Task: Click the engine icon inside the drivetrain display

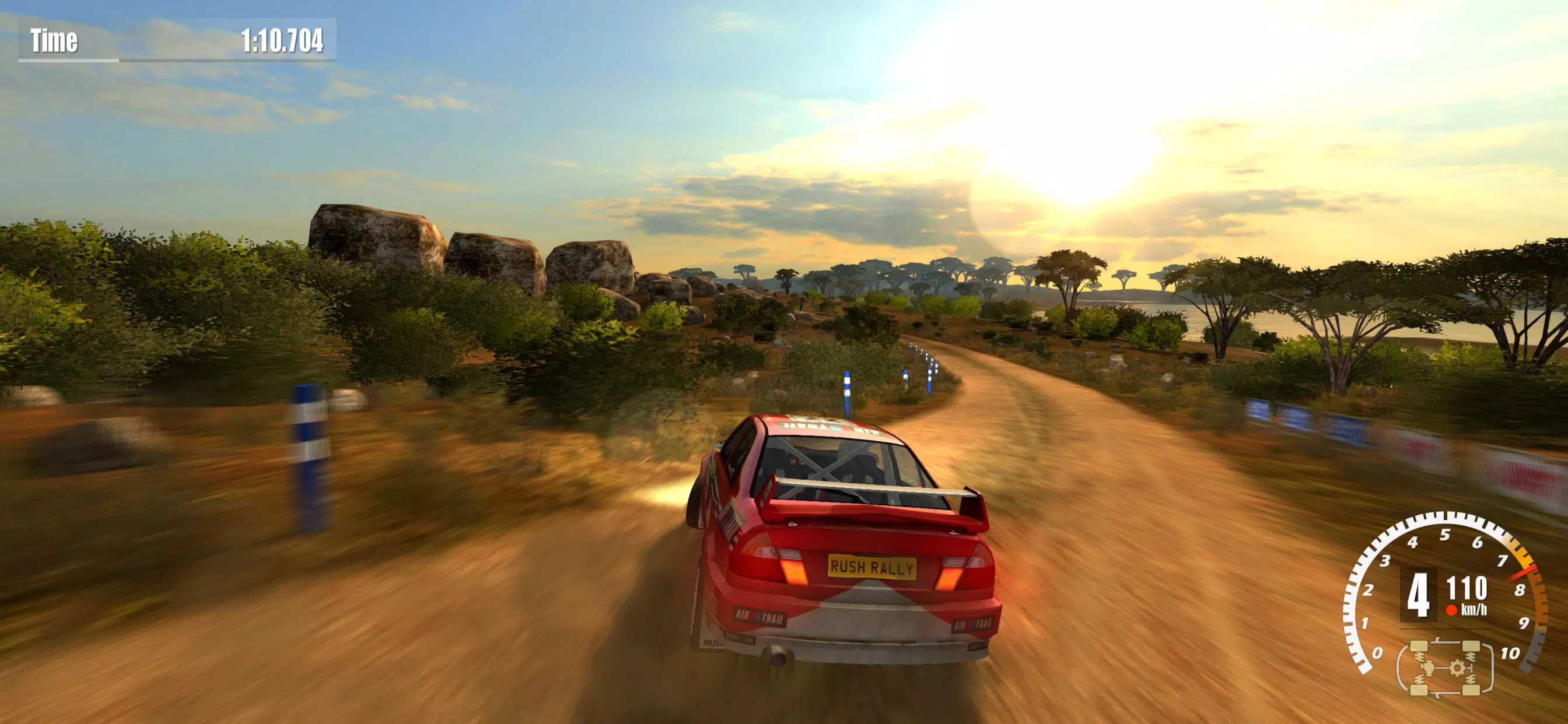Action: (1429, 668)
